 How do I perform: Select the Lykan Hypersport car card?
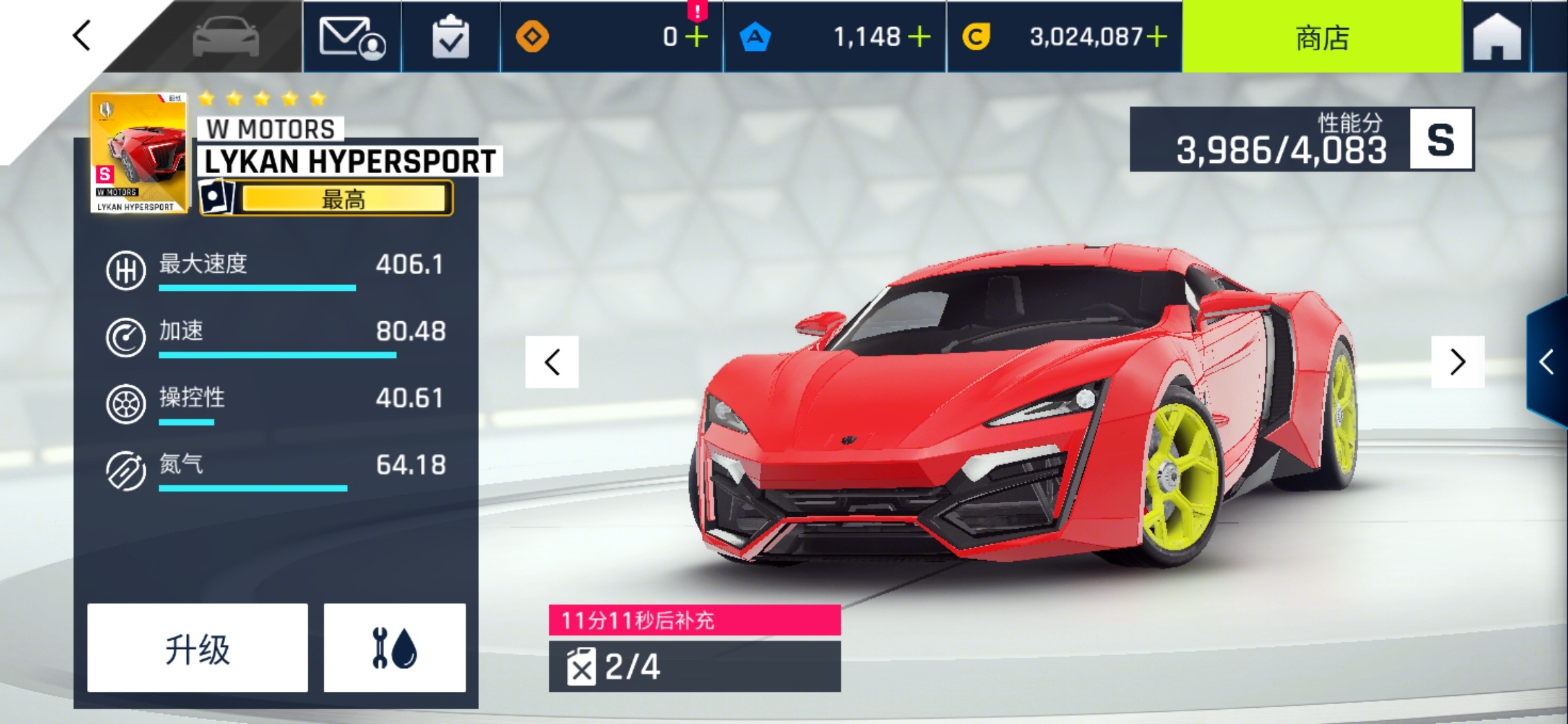tap(138, 153)
